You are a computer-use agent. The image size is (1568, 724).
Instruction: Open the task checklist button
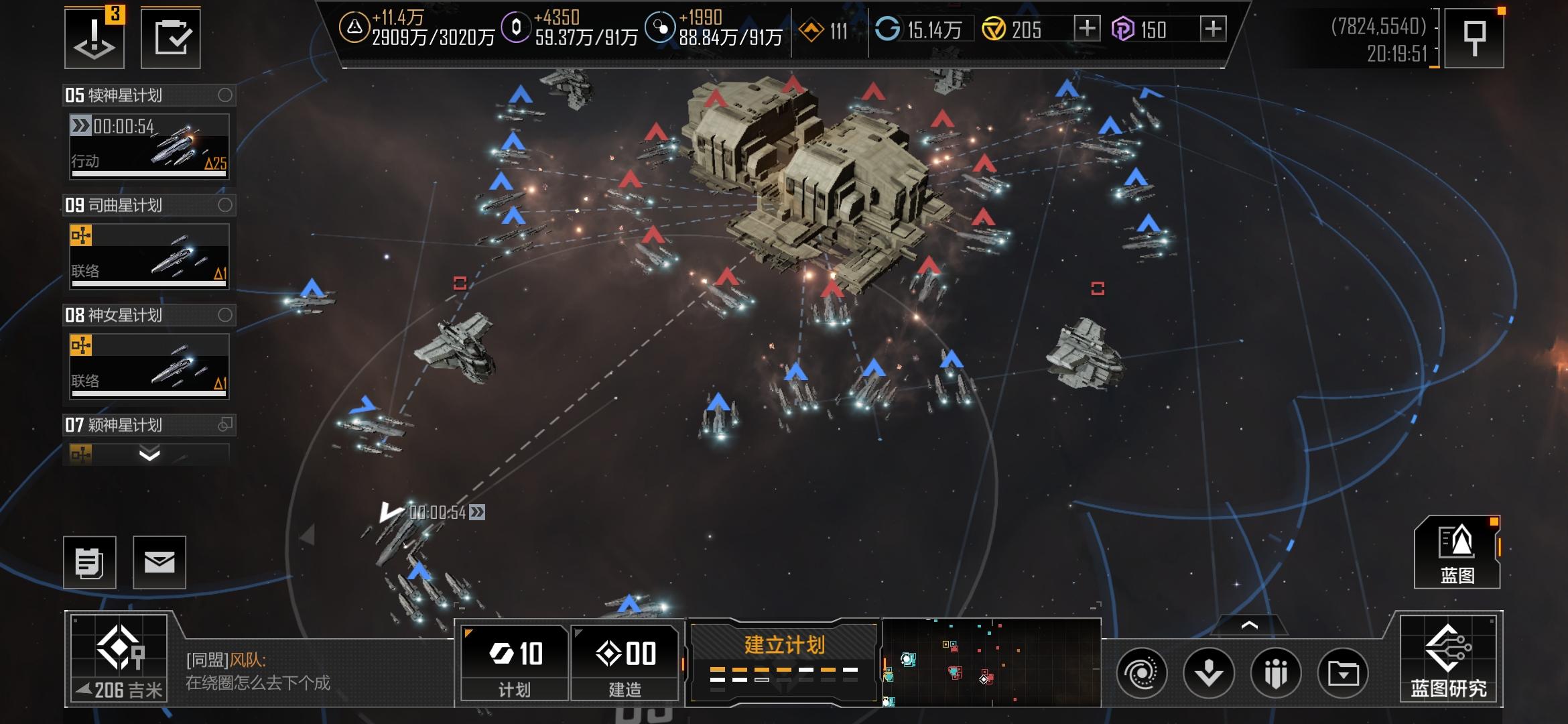[x=171, y=38]
